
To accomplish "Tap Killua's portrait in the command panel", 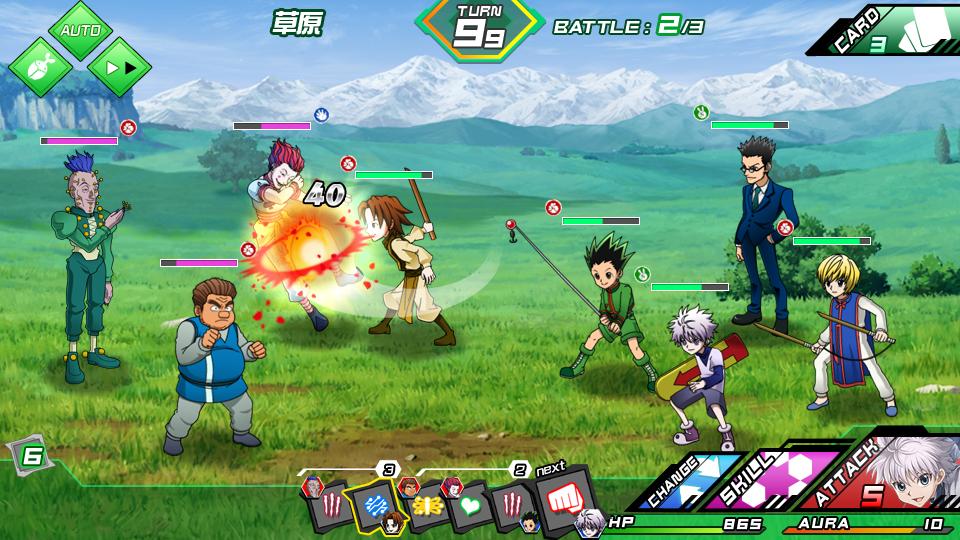I will pos(915,470).
